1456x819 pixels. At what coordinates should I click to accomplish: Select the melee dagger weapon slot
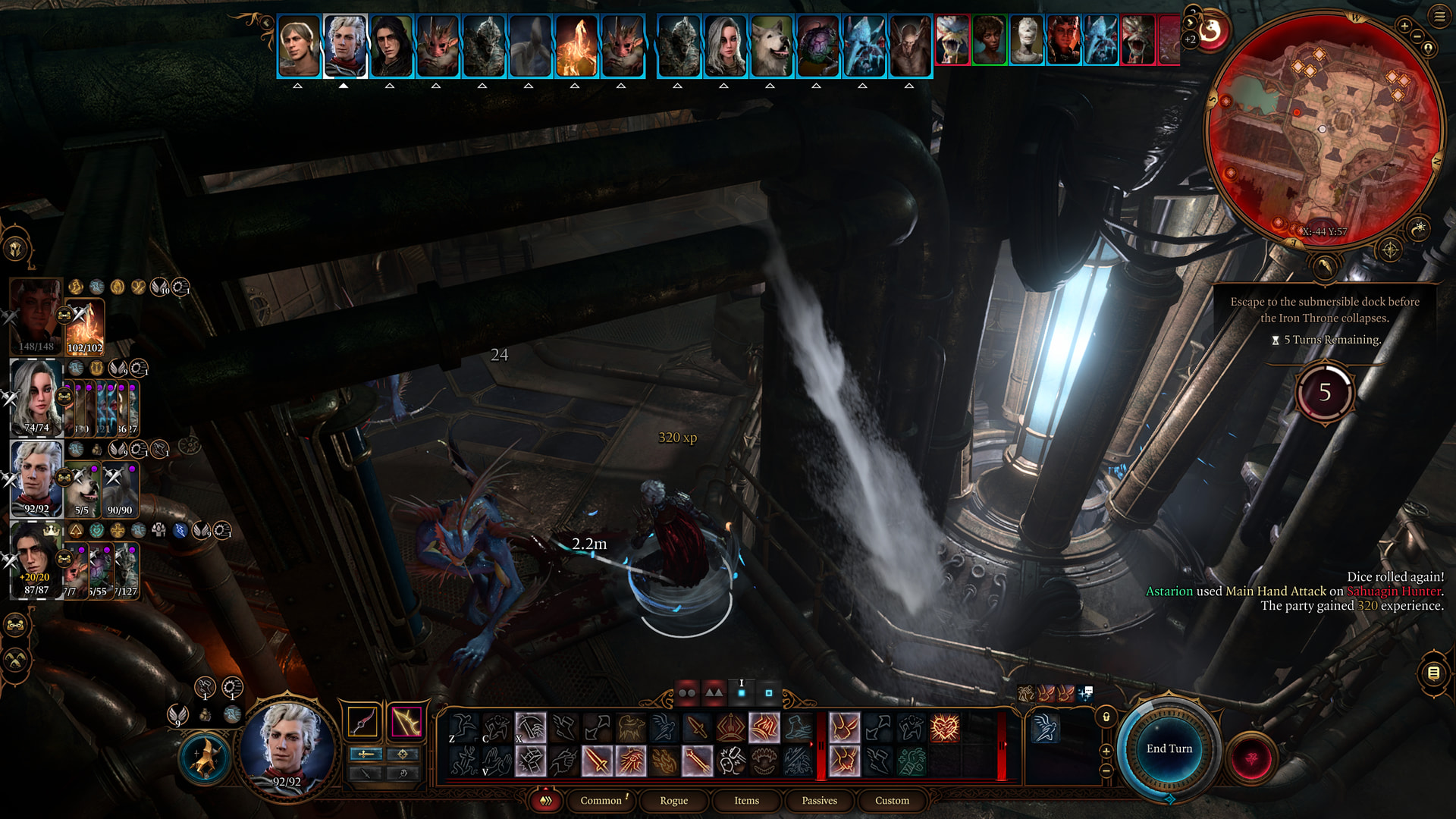tap(362, 722)
